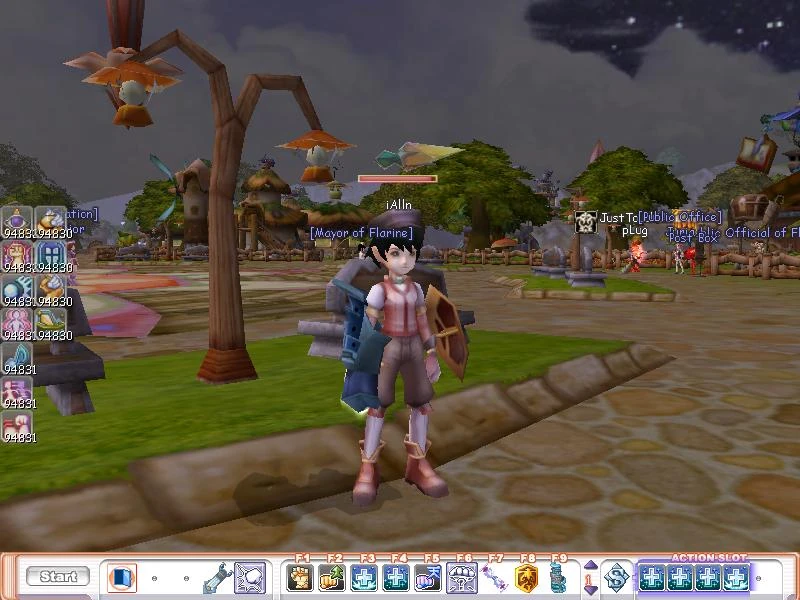800x600 pixels.
Task: Click the hotbar page up arrow
Action: pos(590,566)
